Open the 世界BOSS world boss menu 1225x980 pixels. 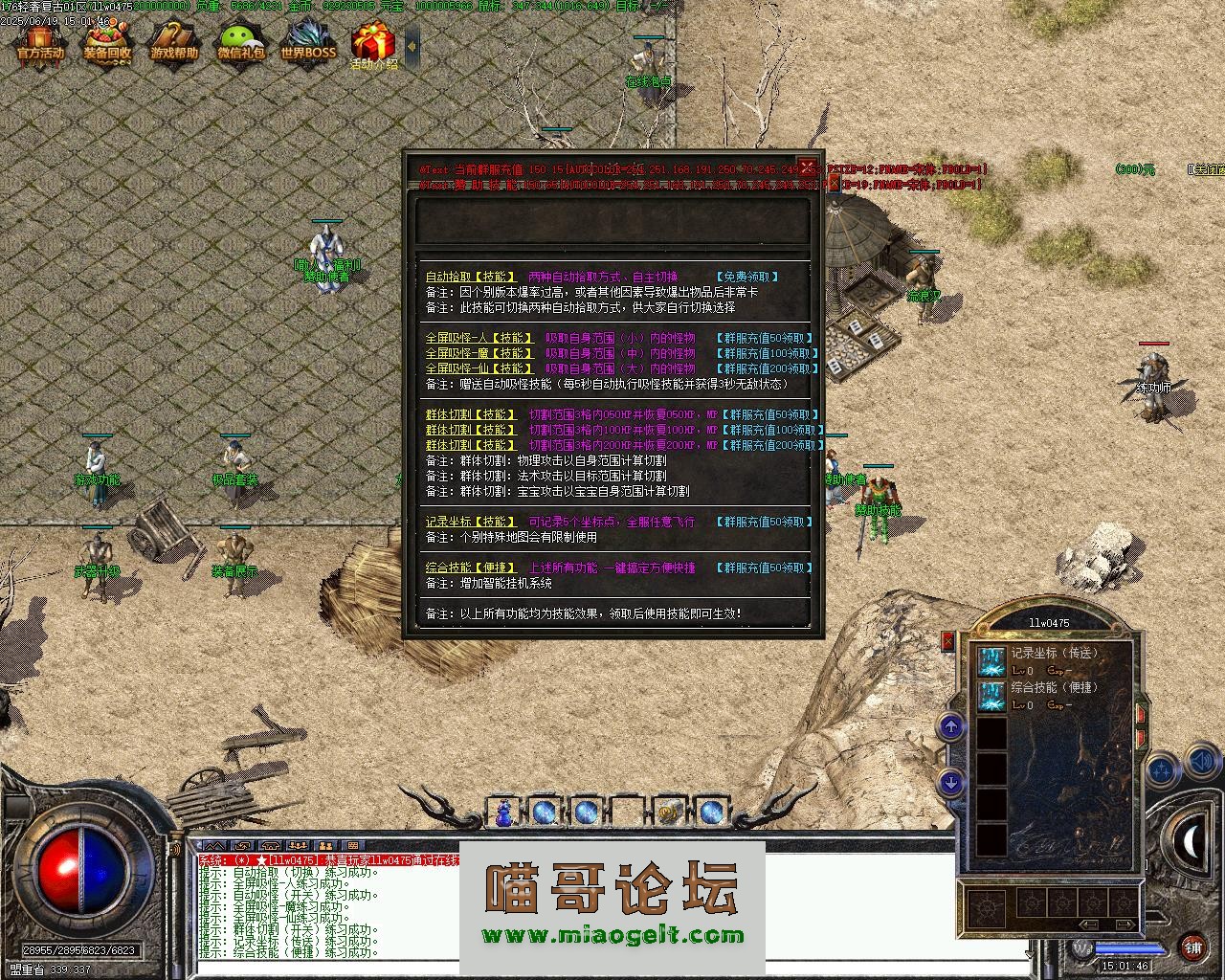click(x=308, y=44)
